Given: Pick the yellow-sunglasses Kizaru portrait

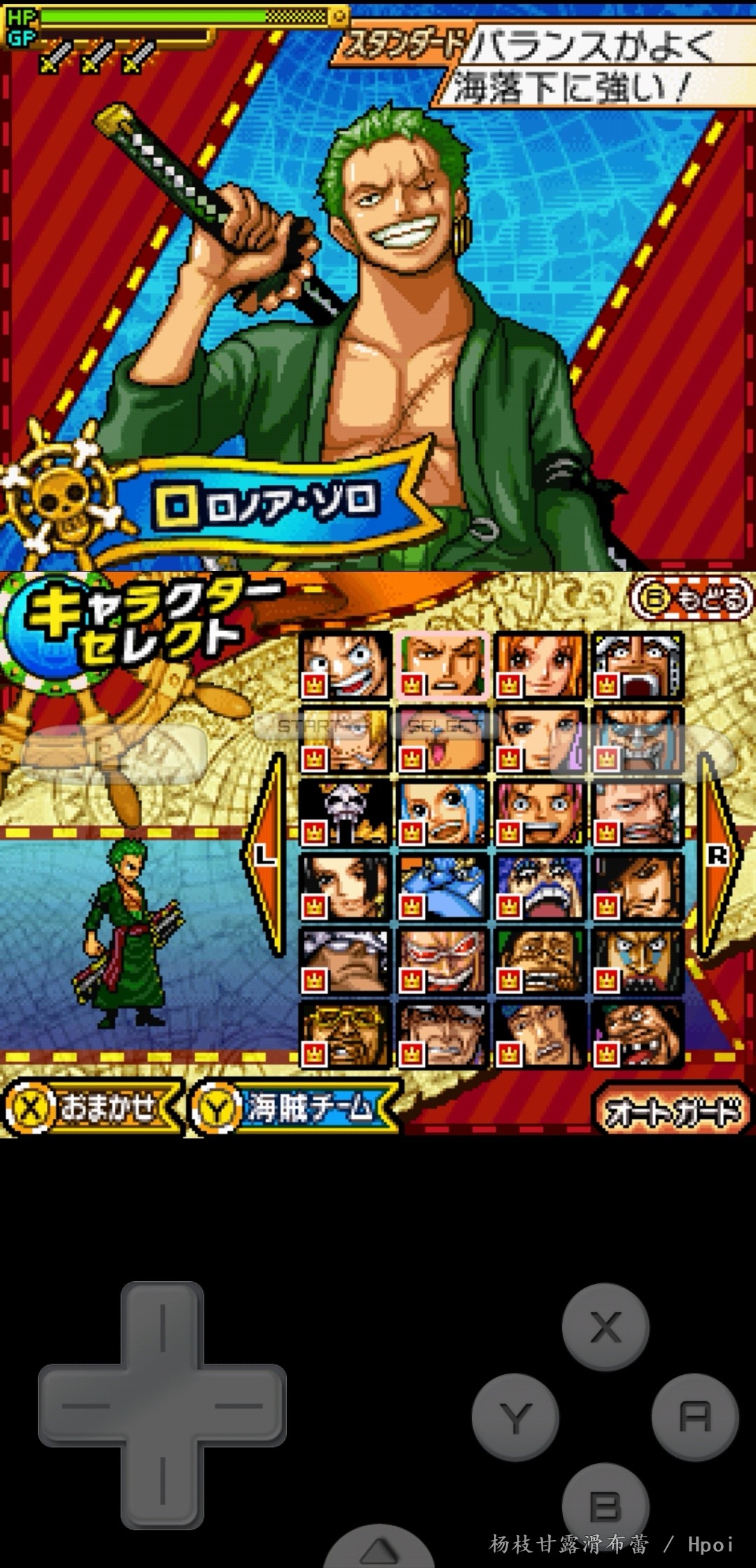Looking at the screenshot, I should [344, 1035].
